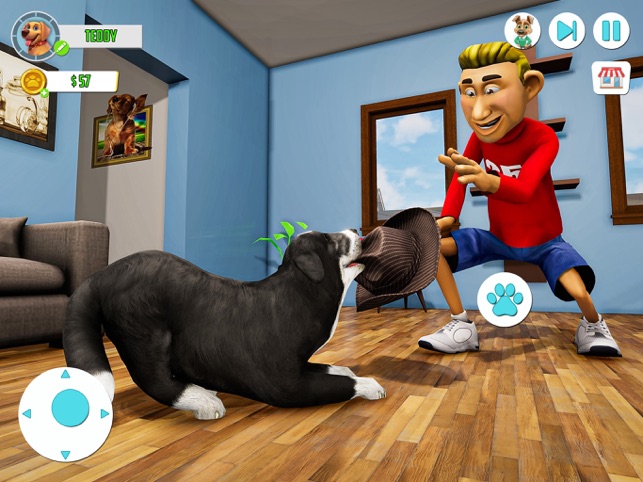Pause the game
This screenshot has width=643, height=482.
click(x=611, y=31)
